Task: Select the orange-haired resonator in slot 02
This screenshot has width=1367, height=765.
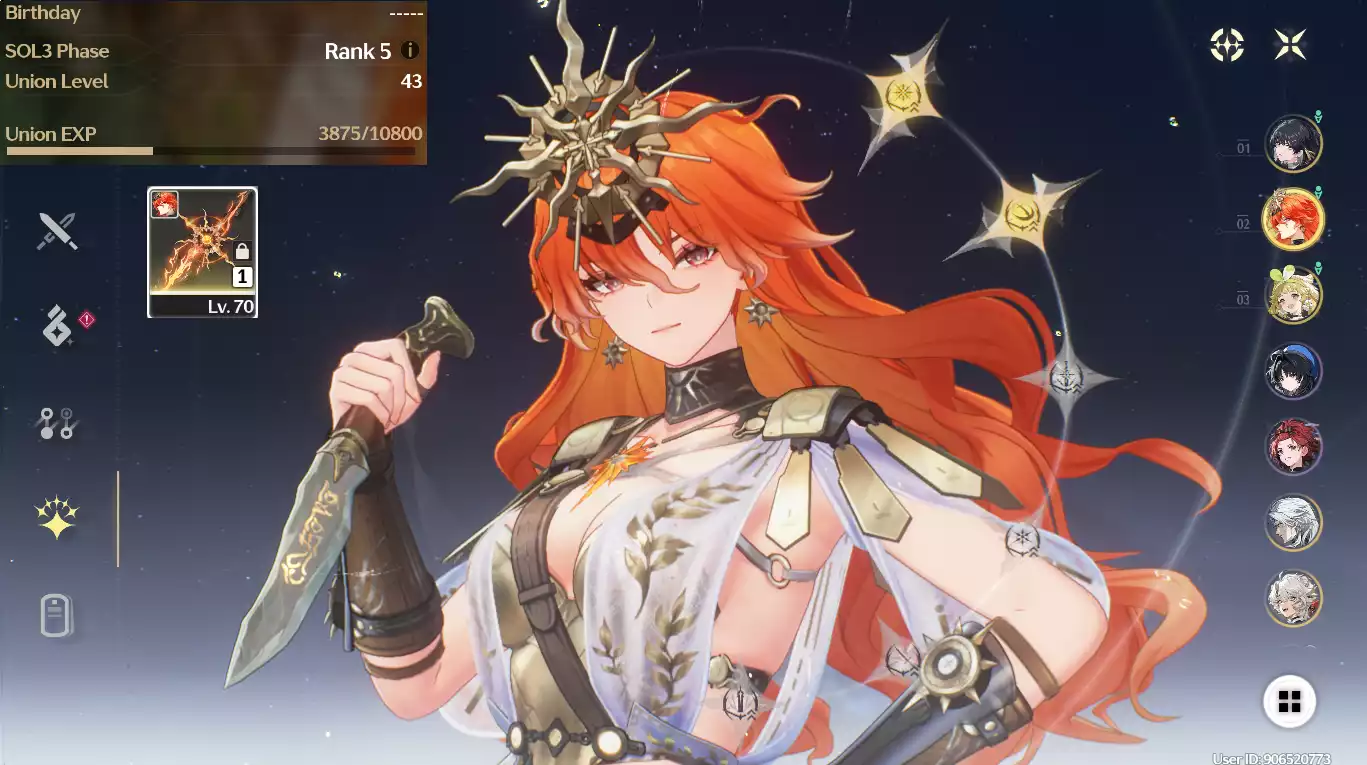Action: [1293, 219]
